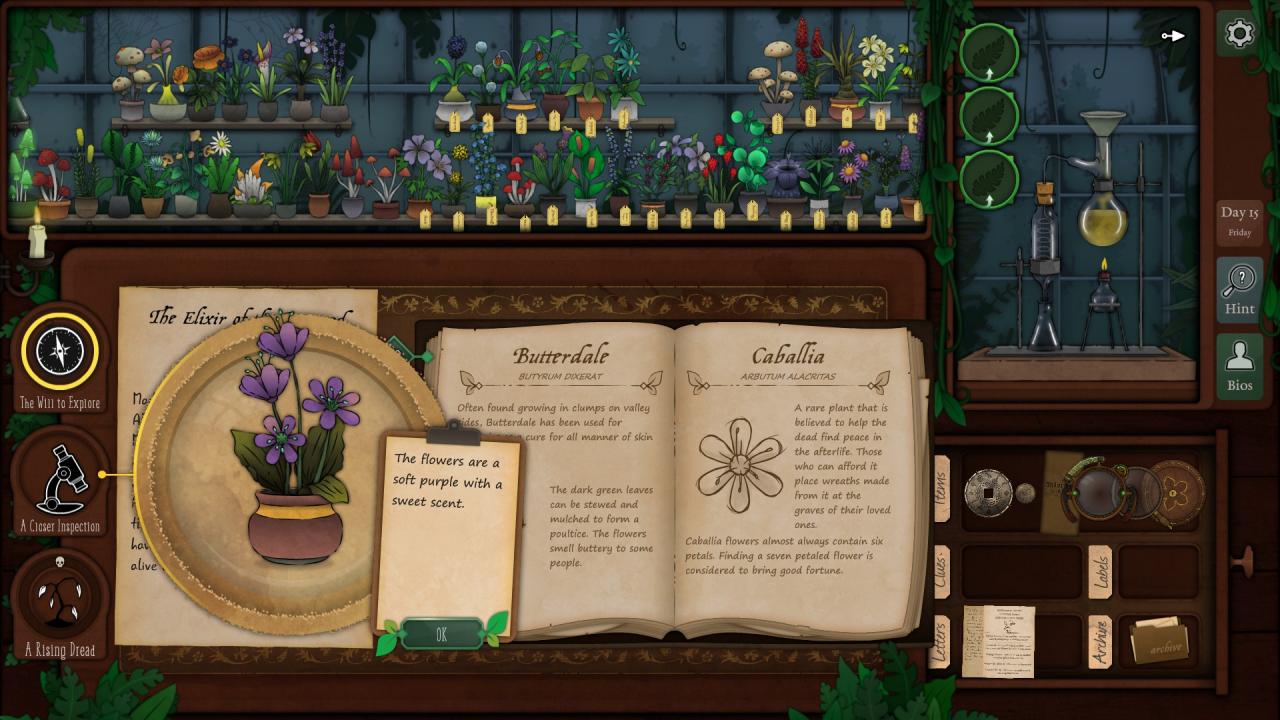Pick up the green-jeweled magnifying lens device
Image resolution: width=1280 pixels, height=720 pixels.
[x=1100, y=490]
